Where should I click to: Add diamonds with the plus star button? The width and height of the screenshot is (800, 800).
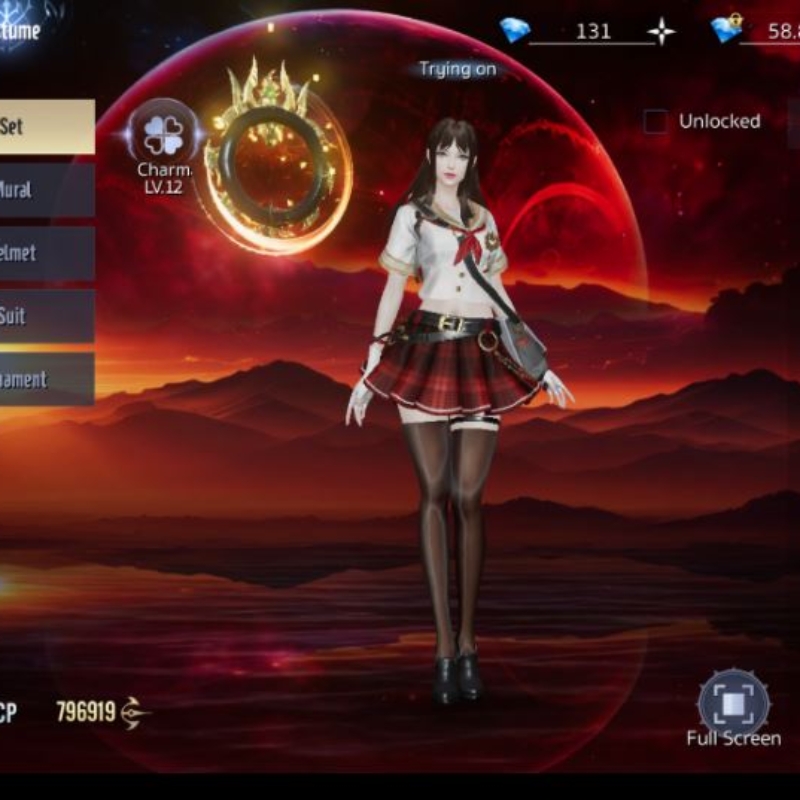point(661,31)
